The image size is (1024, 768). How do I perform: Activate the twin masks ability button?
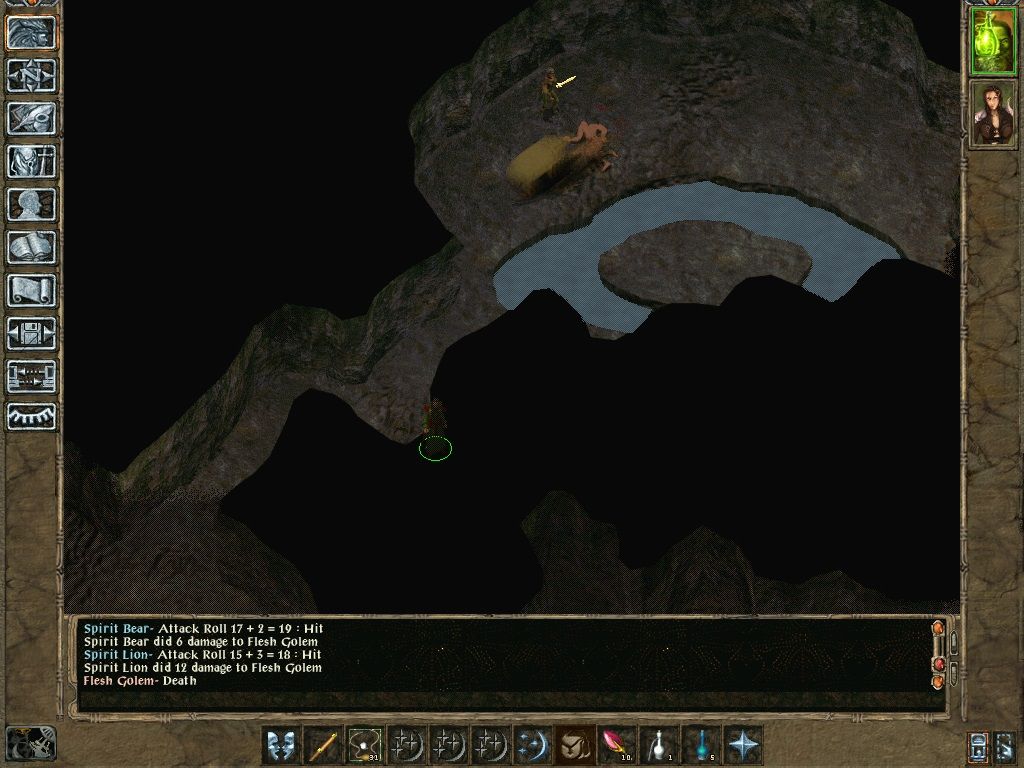(281, 745)
